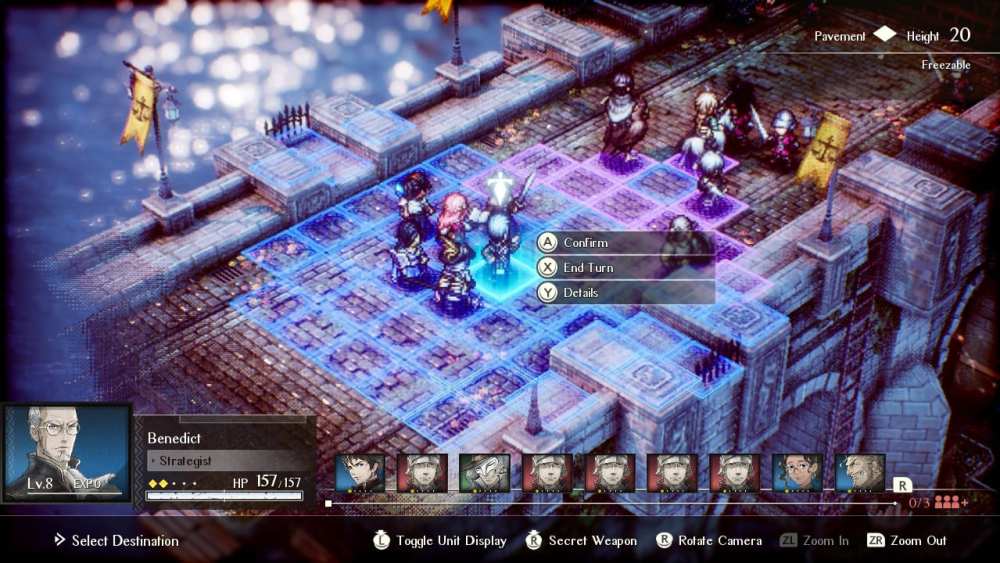Click Benedict's portrait in the unit panel

tap(67, 453)
